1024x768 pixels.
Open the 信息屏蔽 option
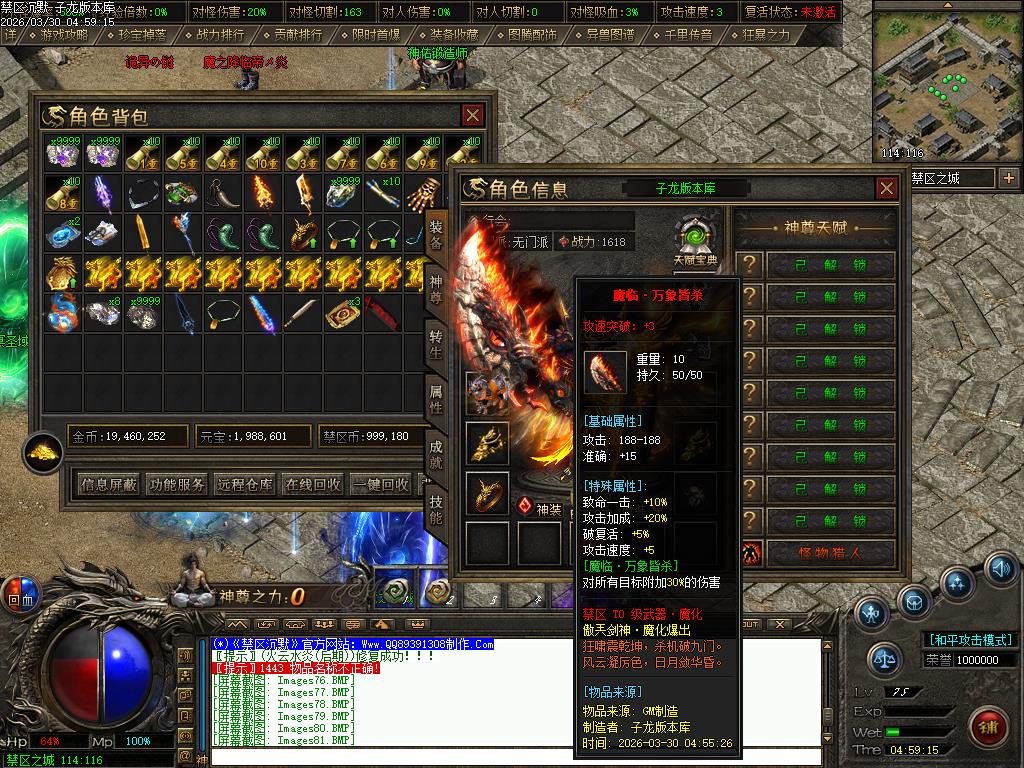click(109, 484)
